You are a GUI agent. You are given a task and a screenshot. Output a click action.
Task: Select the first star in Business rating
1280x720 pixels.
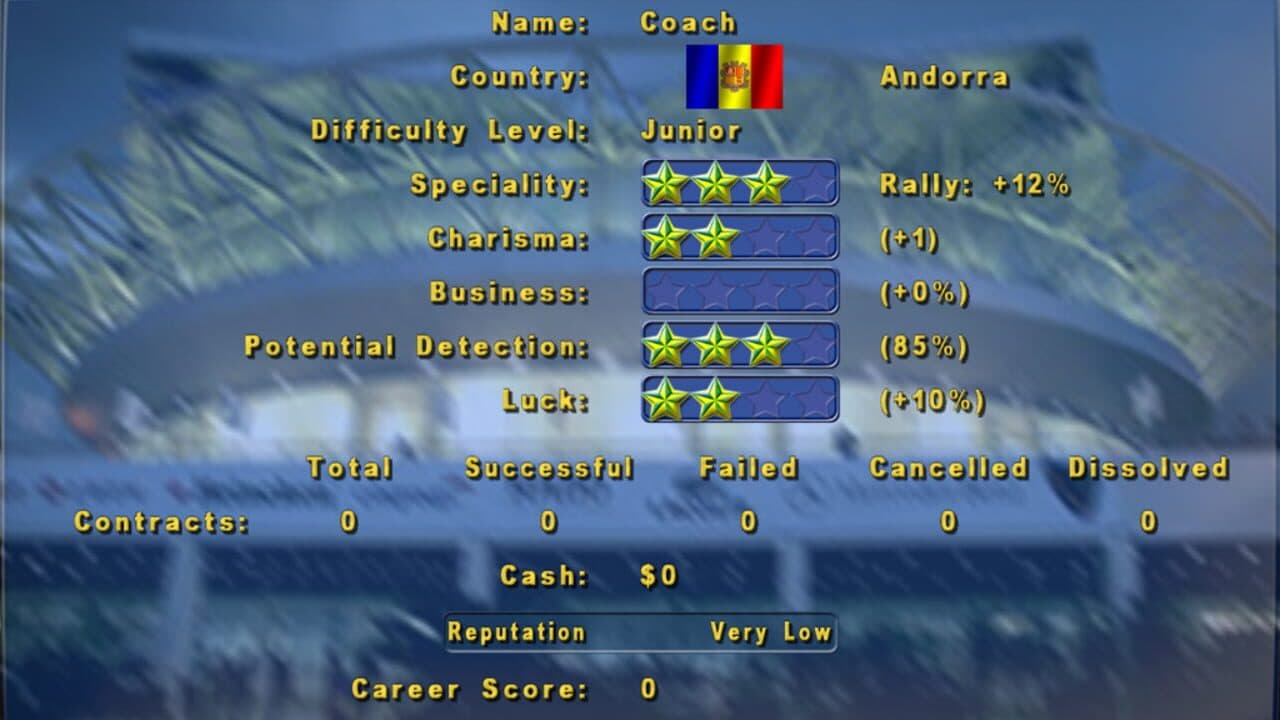click(662, 292)
